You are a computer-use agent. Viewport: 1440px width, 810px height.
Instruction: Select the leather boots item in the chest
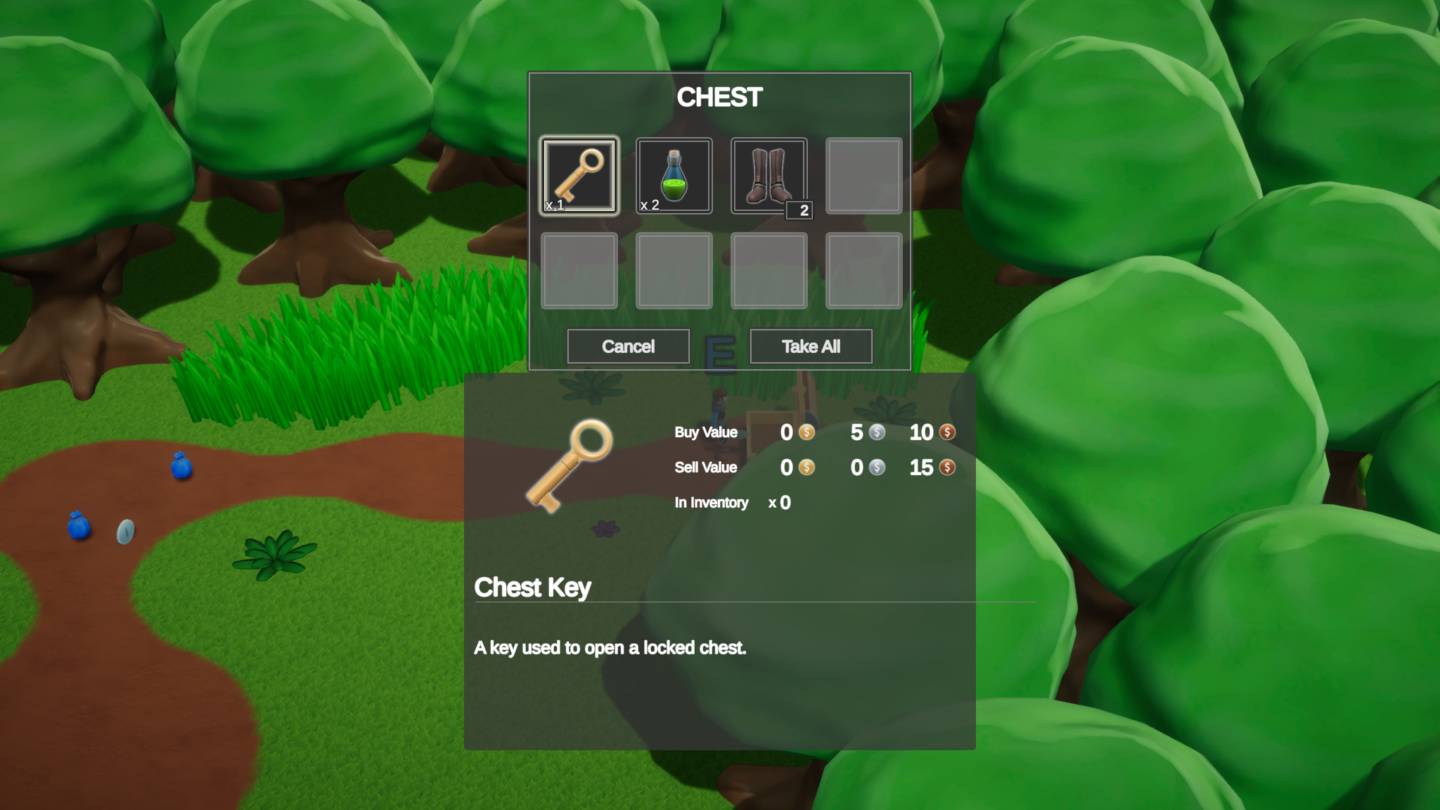click(768, 175)
